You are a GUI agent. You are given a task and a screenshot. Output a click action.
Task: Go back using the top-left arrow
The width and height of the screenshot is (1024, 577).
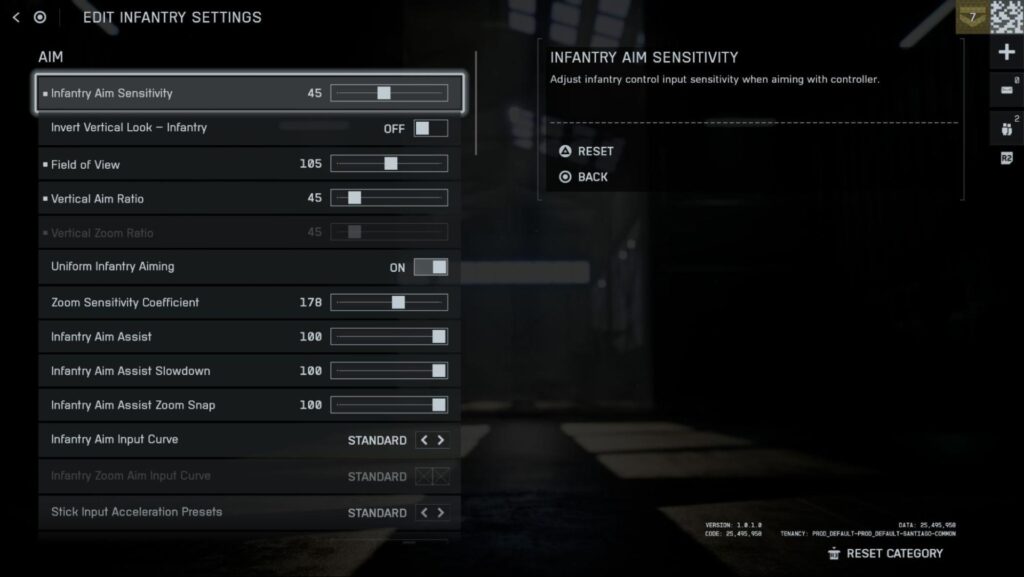[x=16, y=17]
